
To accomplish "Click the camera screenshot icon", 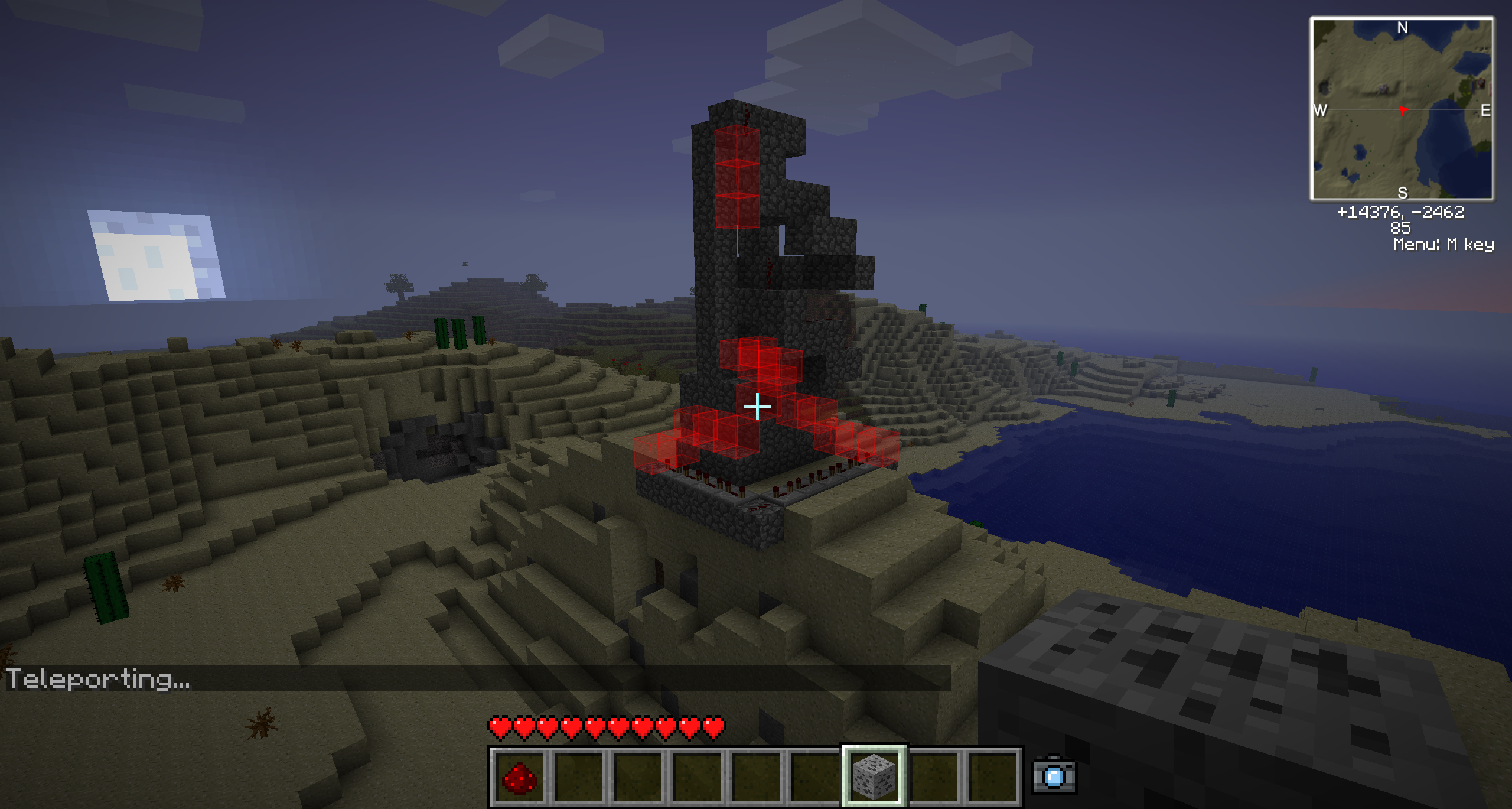I will coord(1054,775).
